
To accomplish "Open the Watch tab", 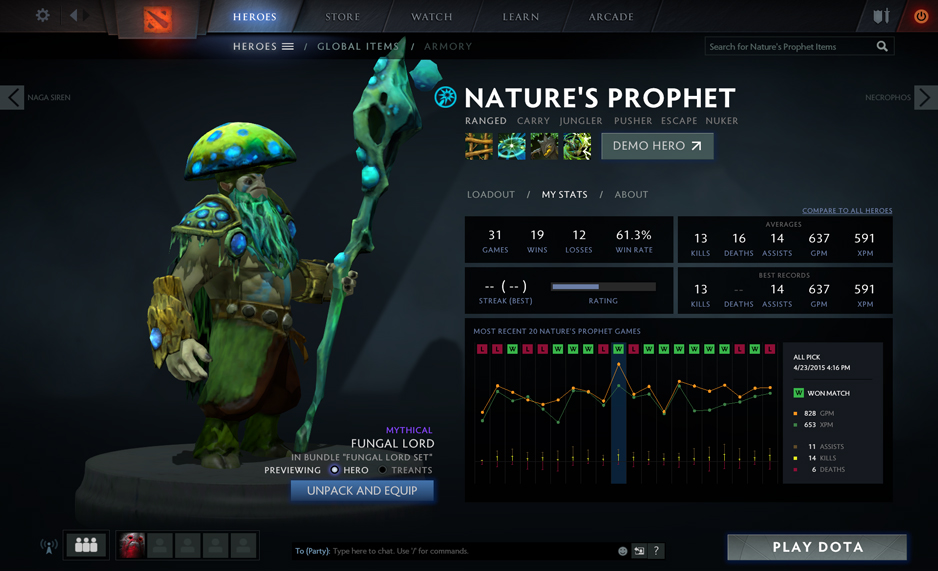I will click(432, 17).
